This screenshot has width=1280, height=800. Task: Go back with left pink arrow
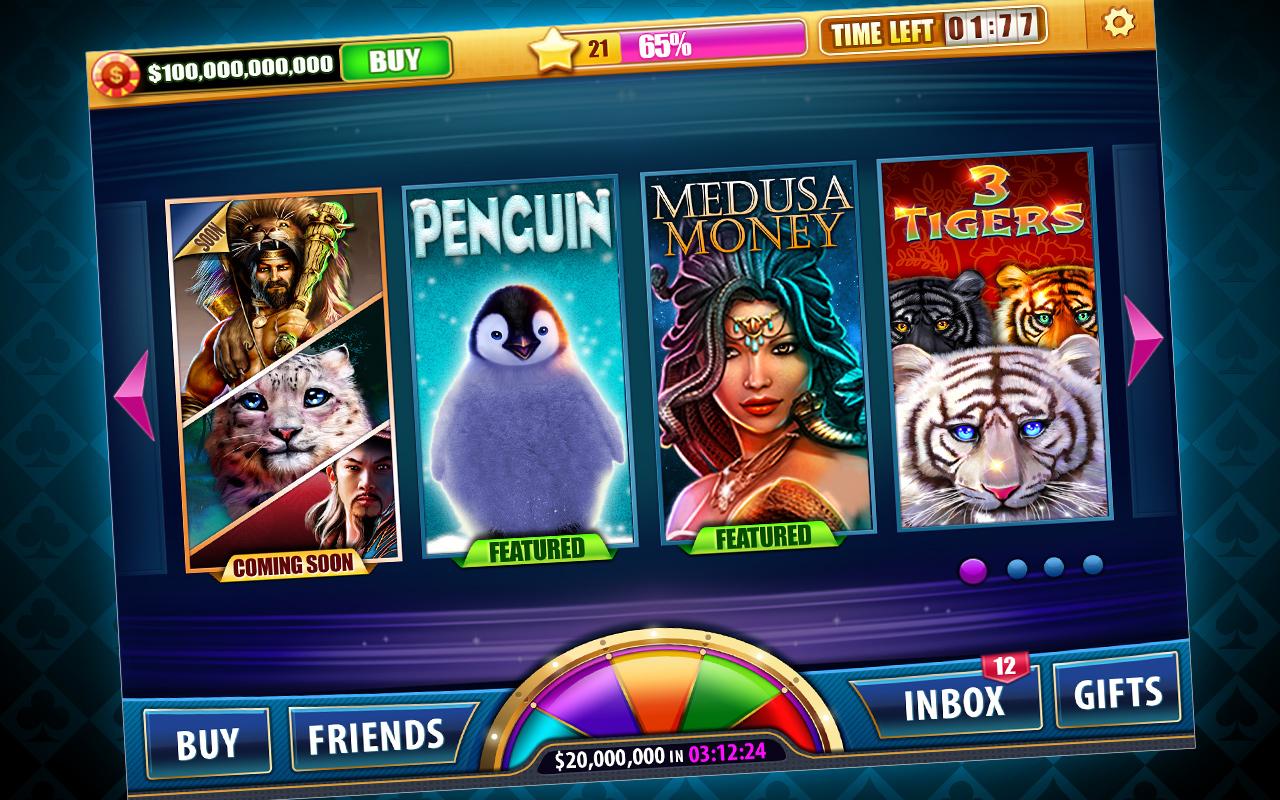tap(134, 394)
